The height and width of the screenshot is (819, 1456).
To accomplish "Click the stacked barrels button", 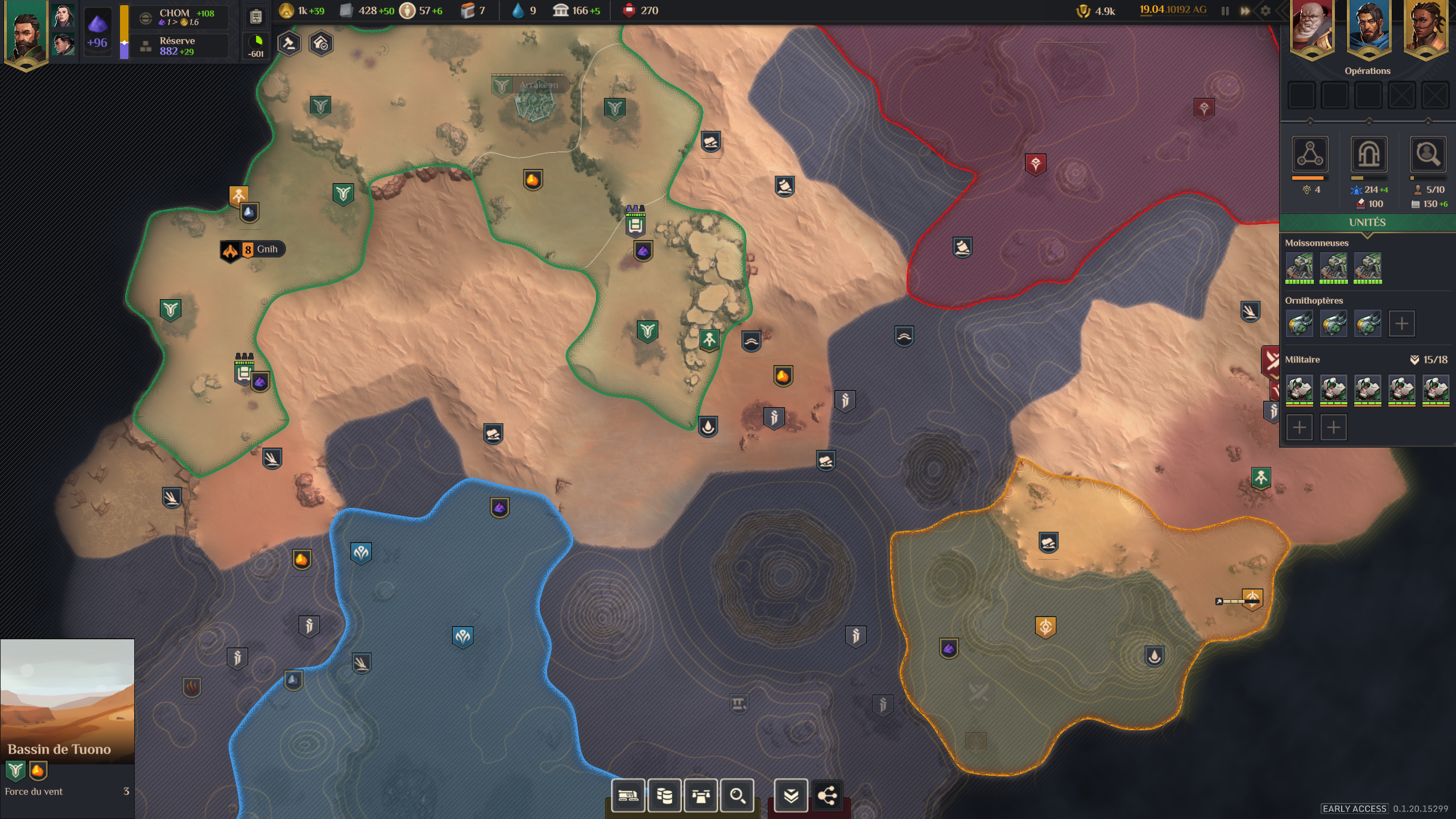I will 664,795.
